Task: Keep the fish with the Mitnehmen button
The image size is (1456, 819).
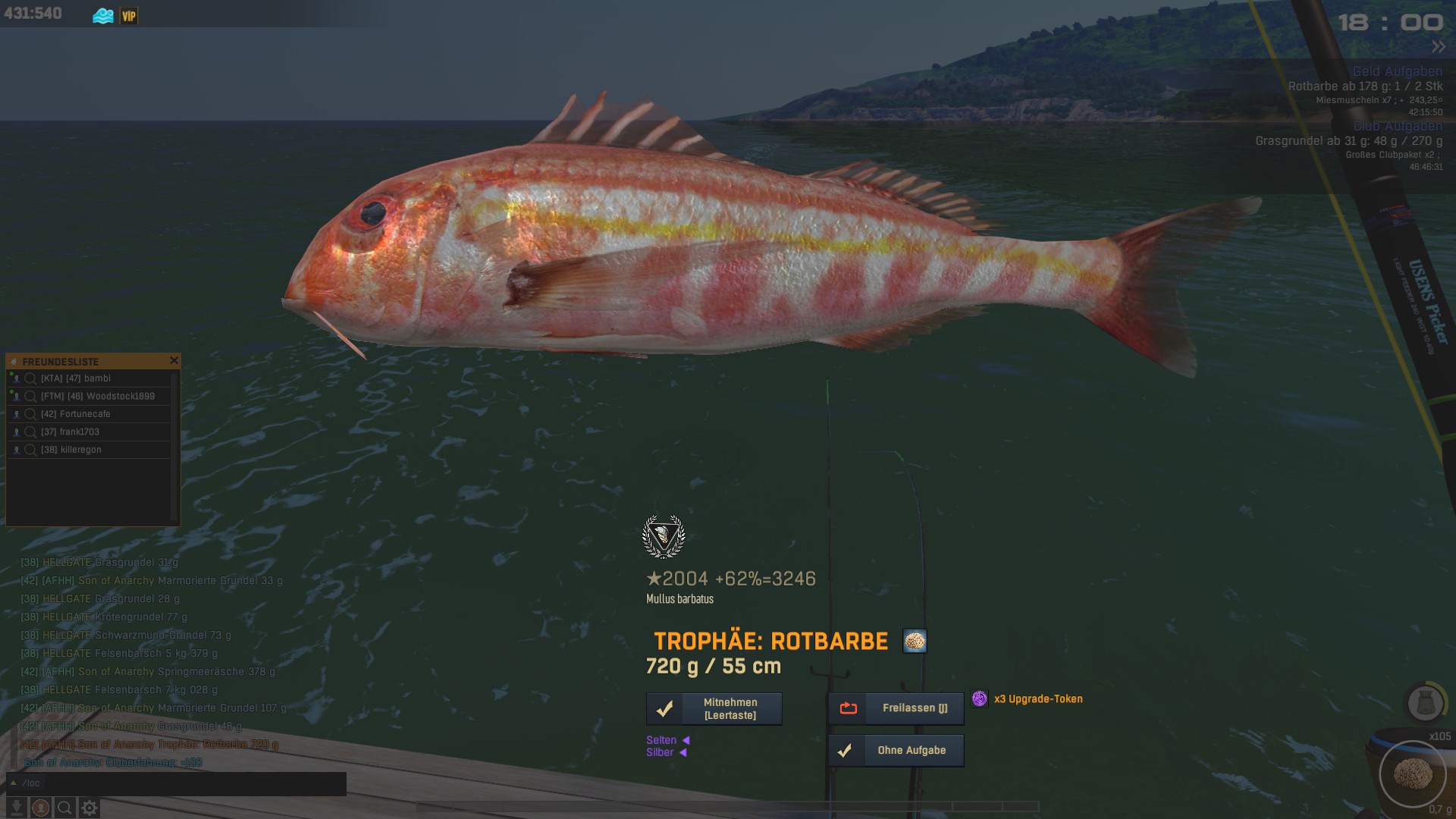Action: (x=714, y=708)
